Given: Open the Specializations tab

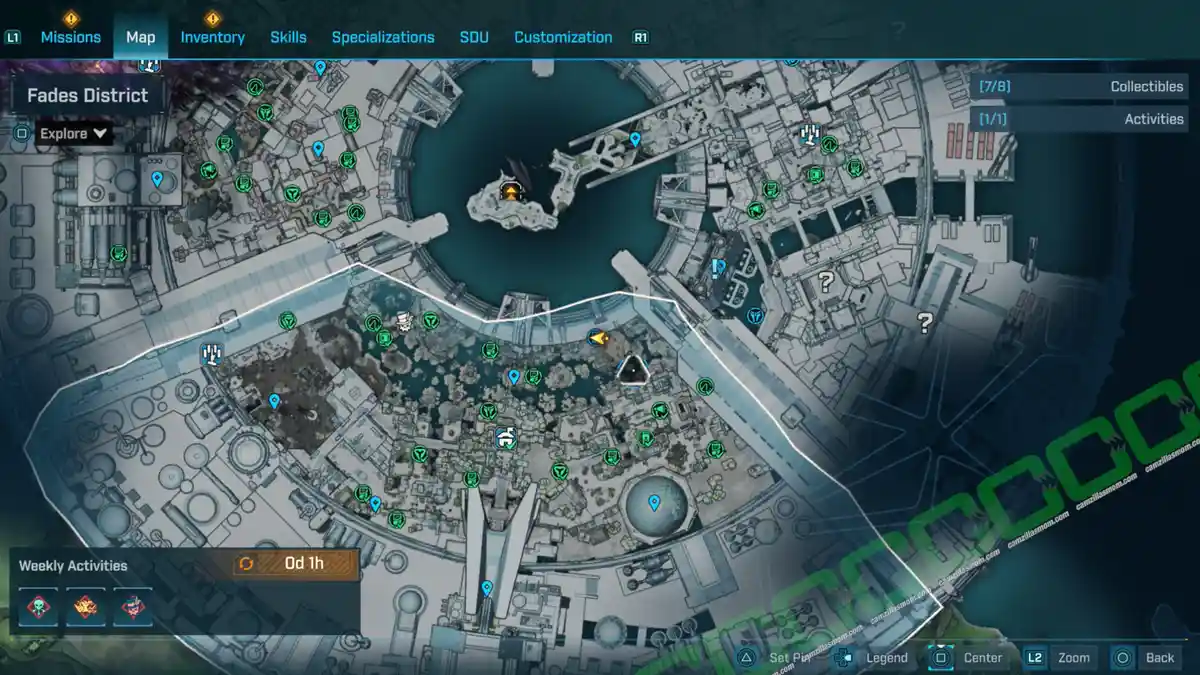Looking at the screenshot, I should pos(383,37).
